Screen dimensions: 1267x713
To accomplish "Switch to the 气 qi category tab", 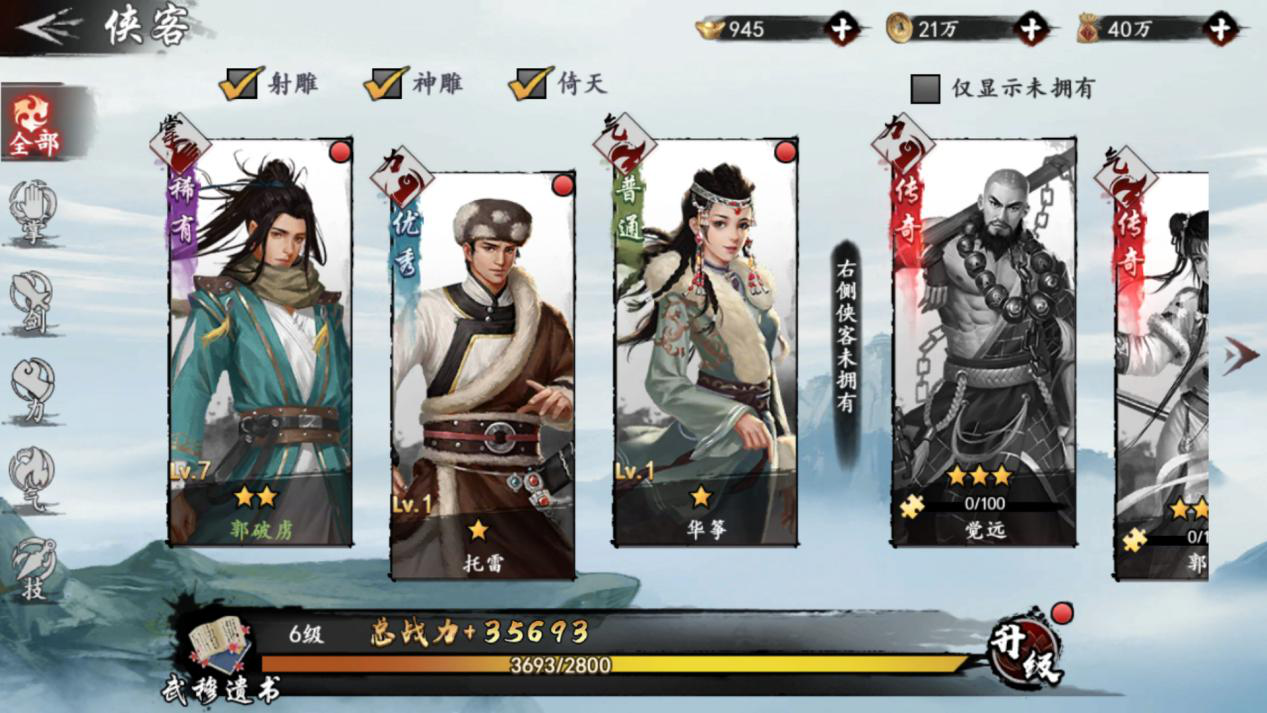I will pos(33,477).
